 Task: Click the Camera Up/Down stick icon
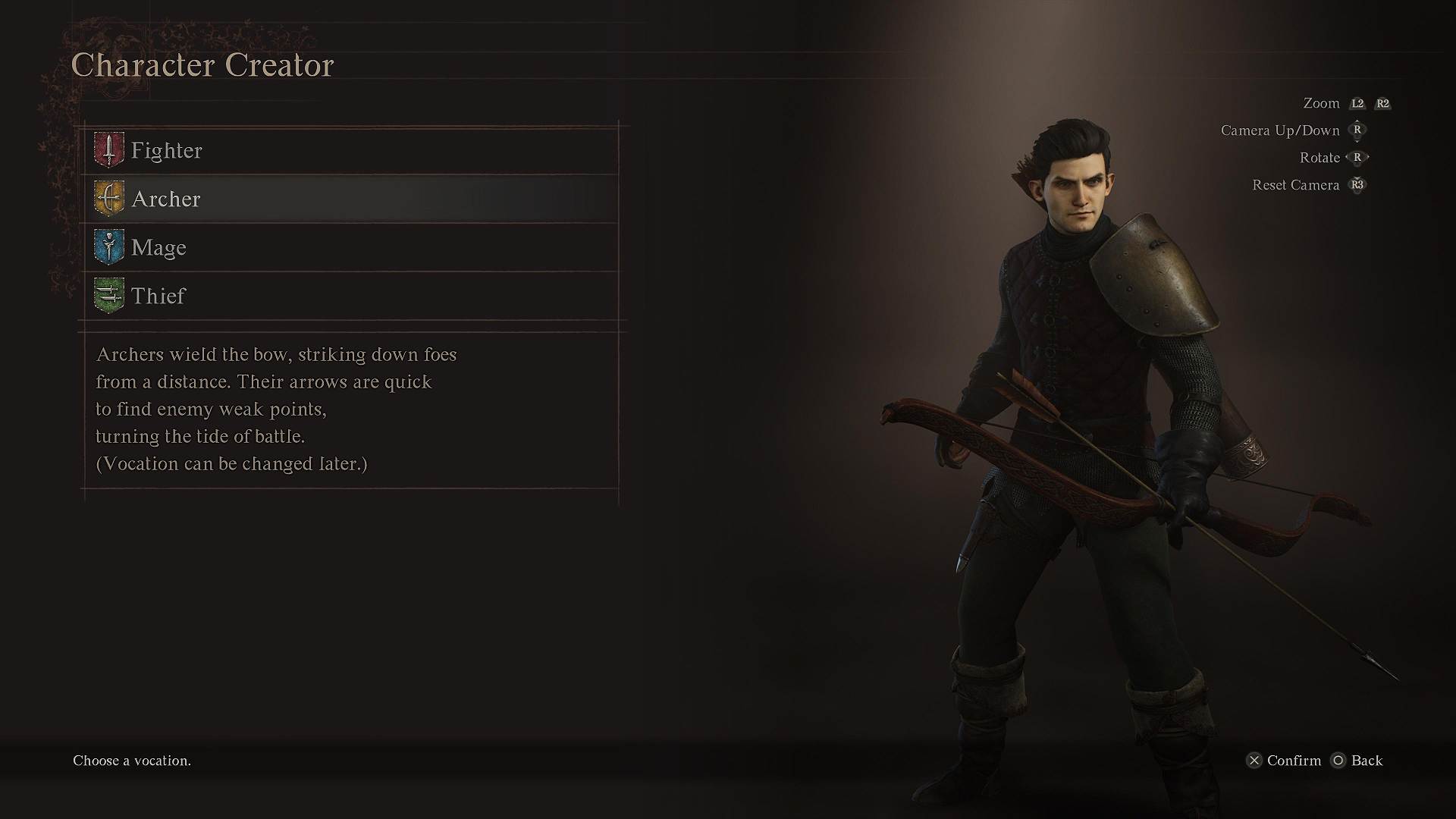1357,130
